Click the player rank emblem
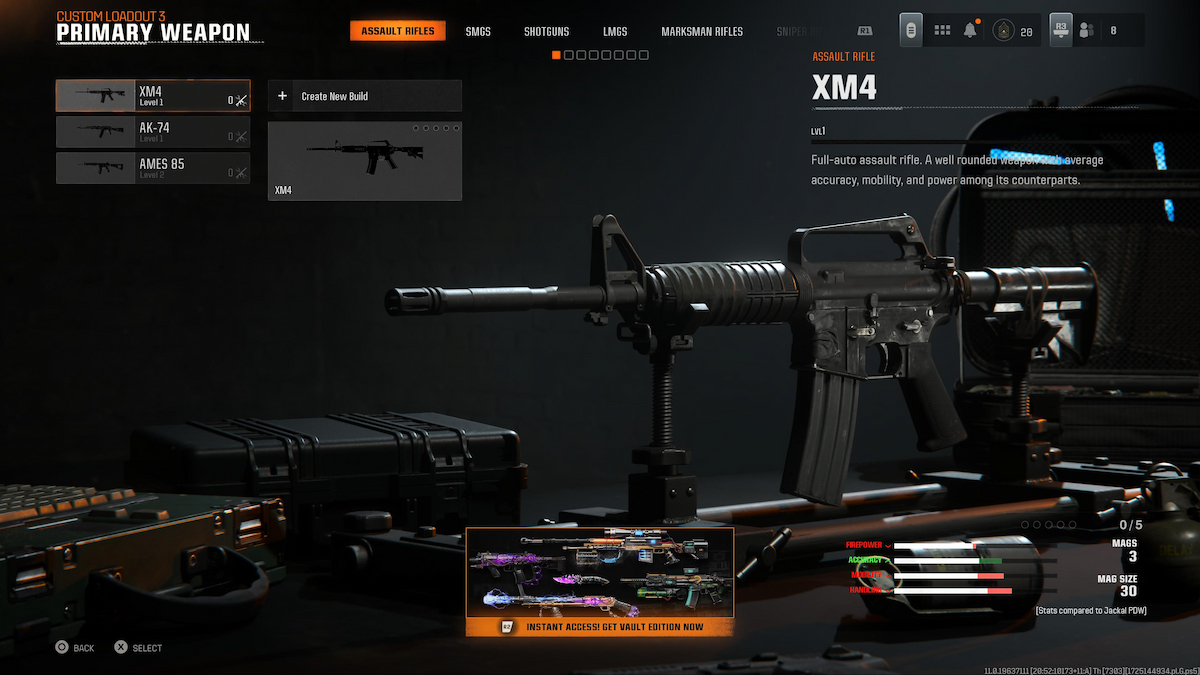 [1001, 31]
